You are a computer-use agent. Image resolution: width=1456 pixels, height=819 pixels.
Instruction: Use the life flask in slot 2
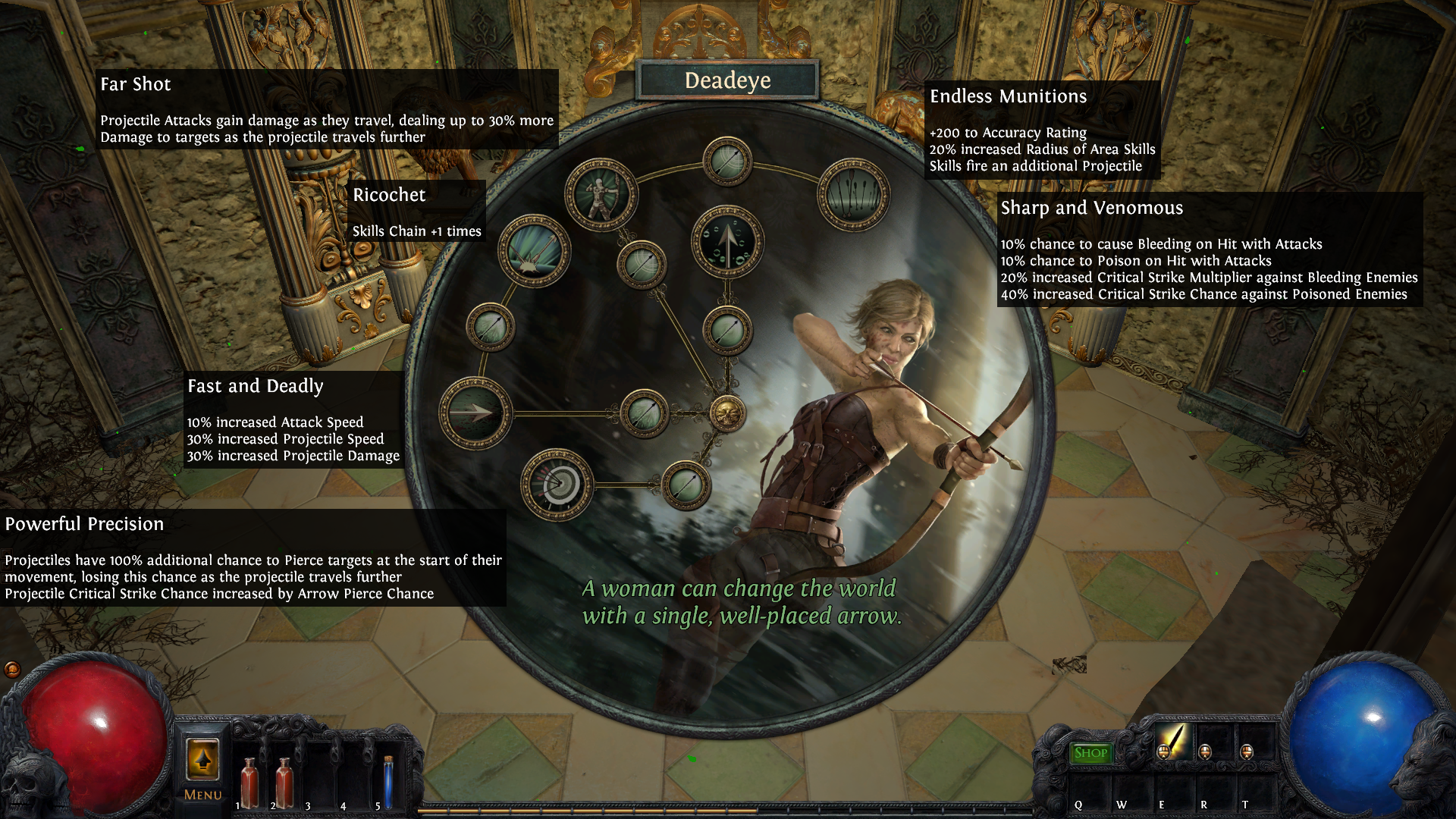click(284, 781)
